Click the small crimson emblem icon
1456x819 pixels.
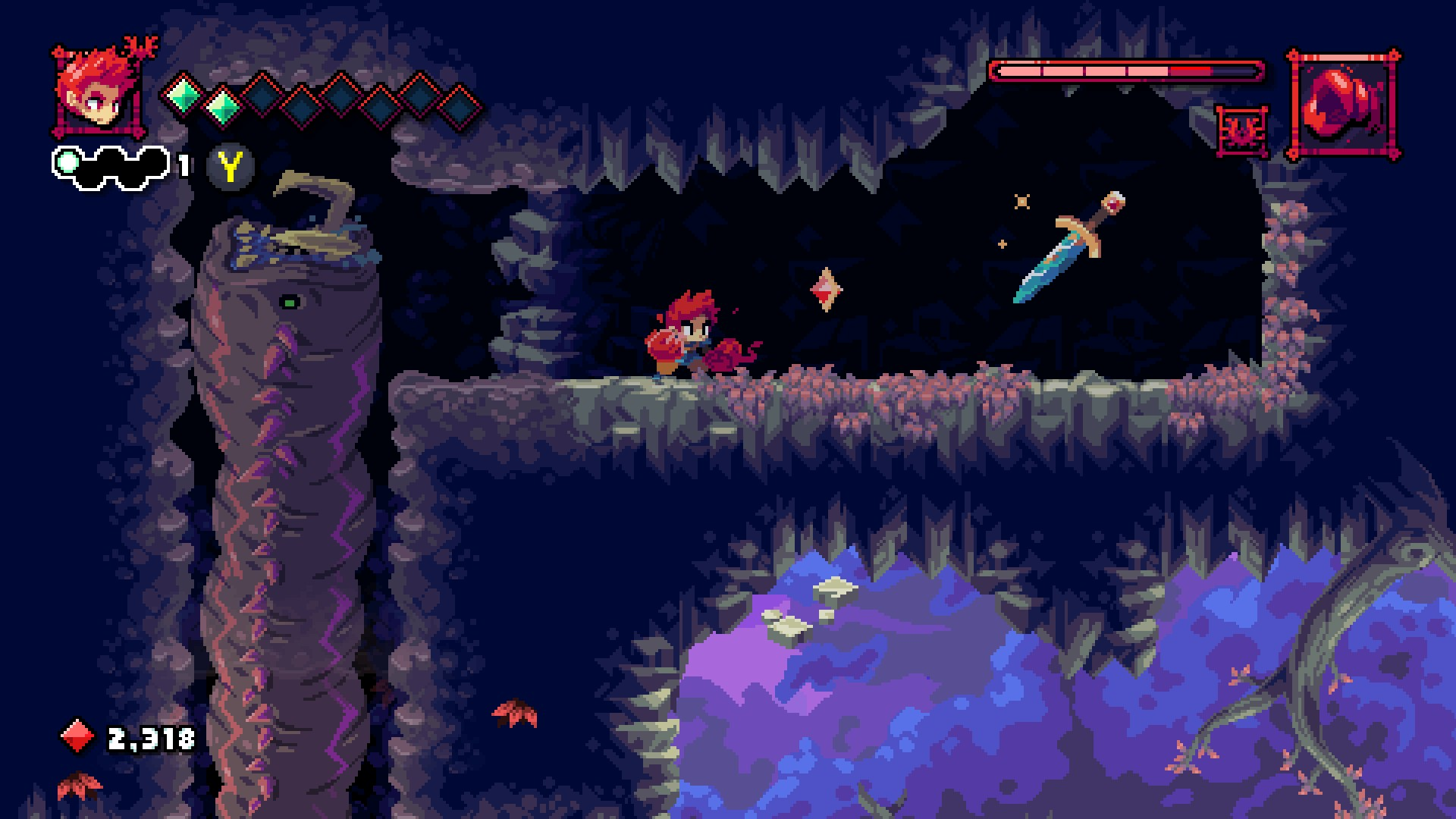pos(1242,131)
